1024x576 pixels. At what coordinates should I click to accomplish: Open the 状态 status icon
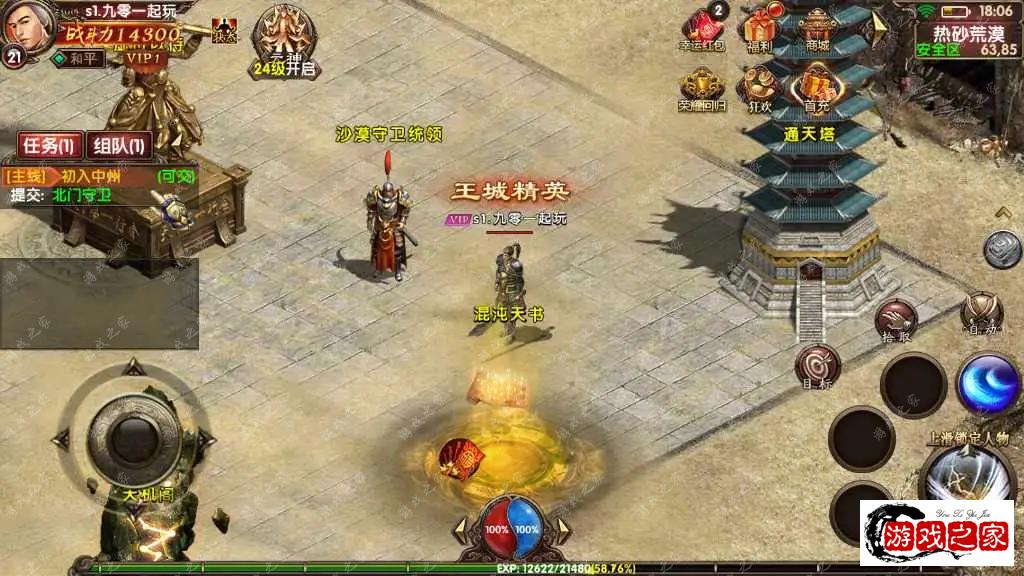[226, 31]
